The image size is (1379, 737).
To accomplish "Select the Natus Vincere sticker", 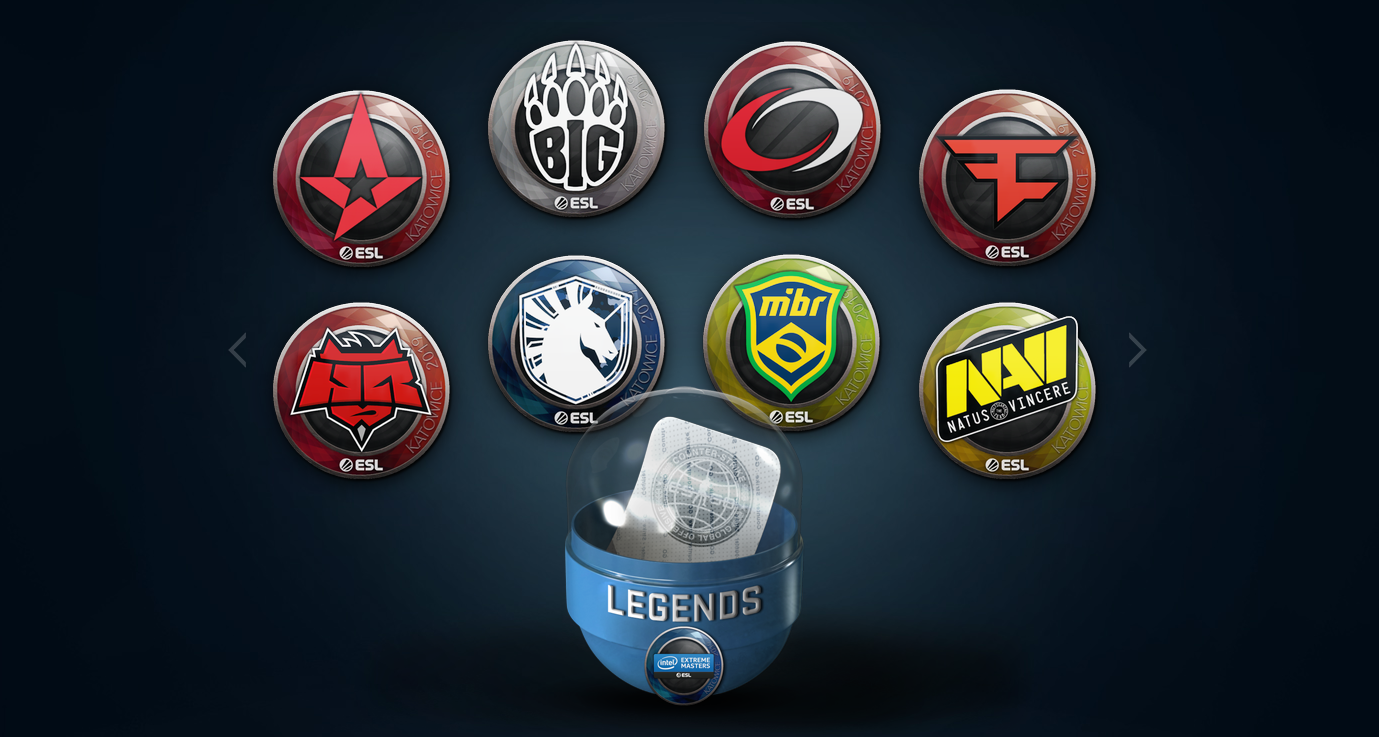I will 1010,390.
